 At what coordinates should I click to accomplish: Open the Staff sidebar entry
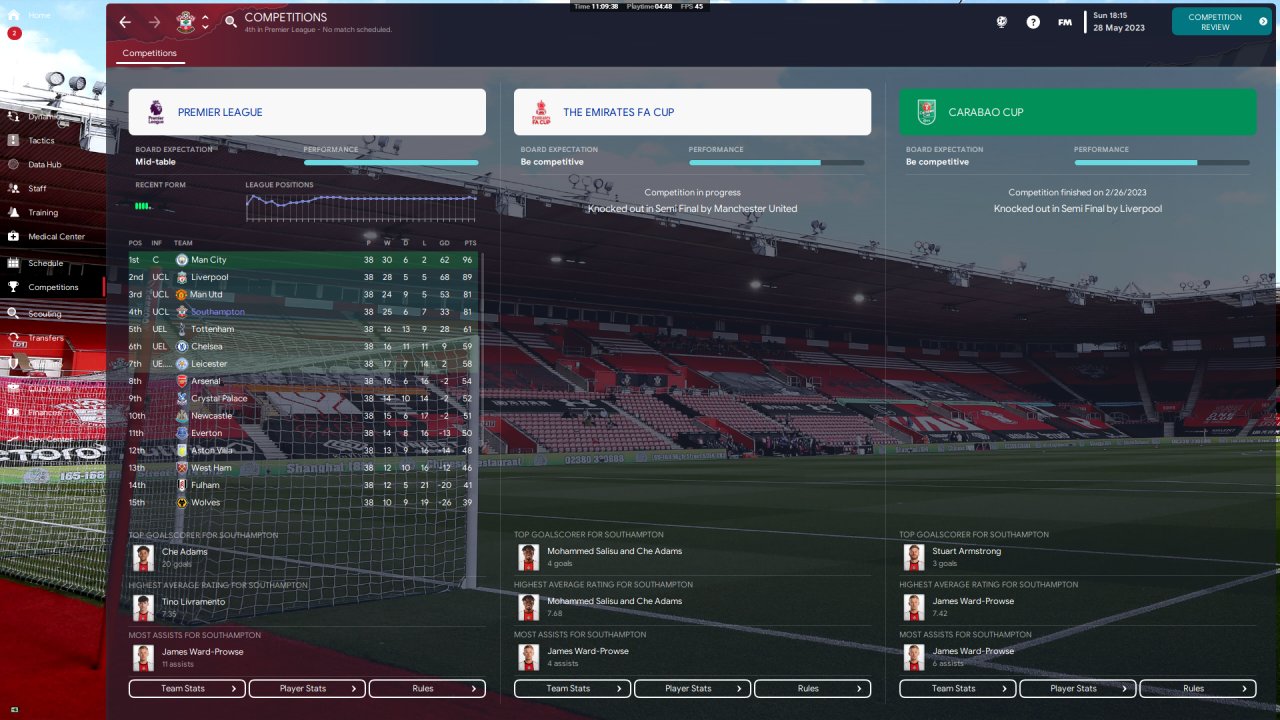37,188
